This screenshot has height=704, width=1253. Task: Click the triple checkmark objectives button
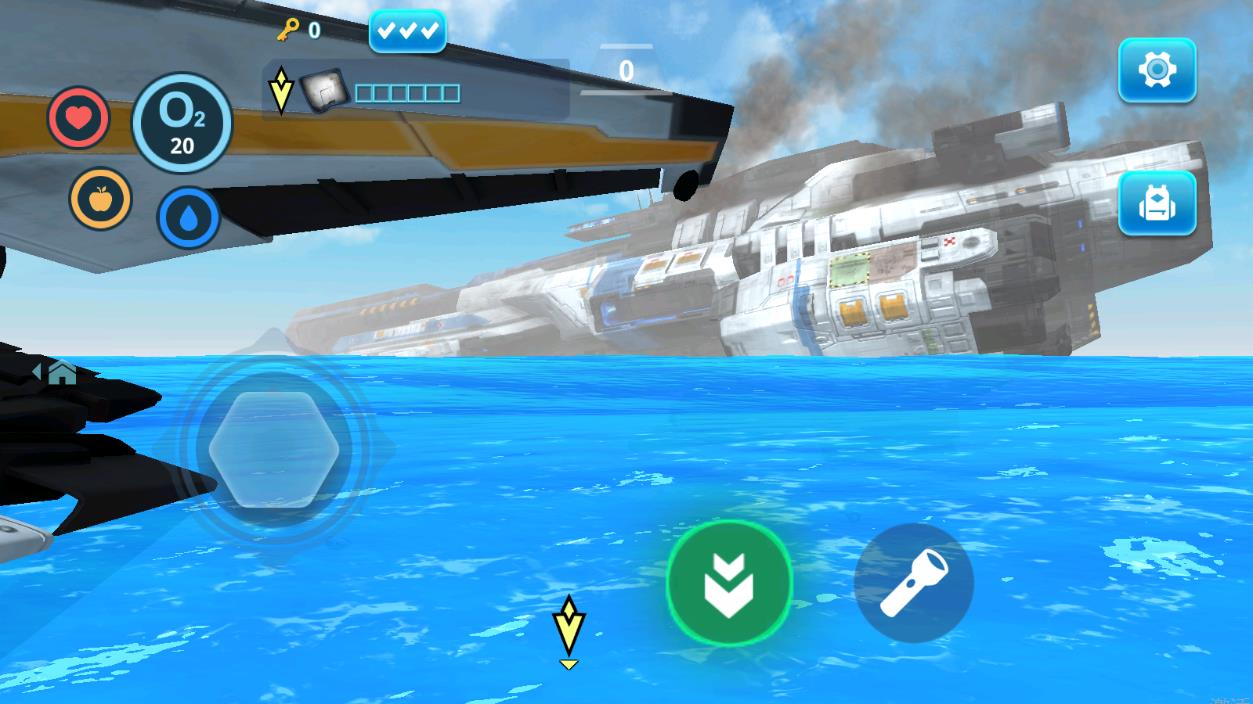coord(407,31)
